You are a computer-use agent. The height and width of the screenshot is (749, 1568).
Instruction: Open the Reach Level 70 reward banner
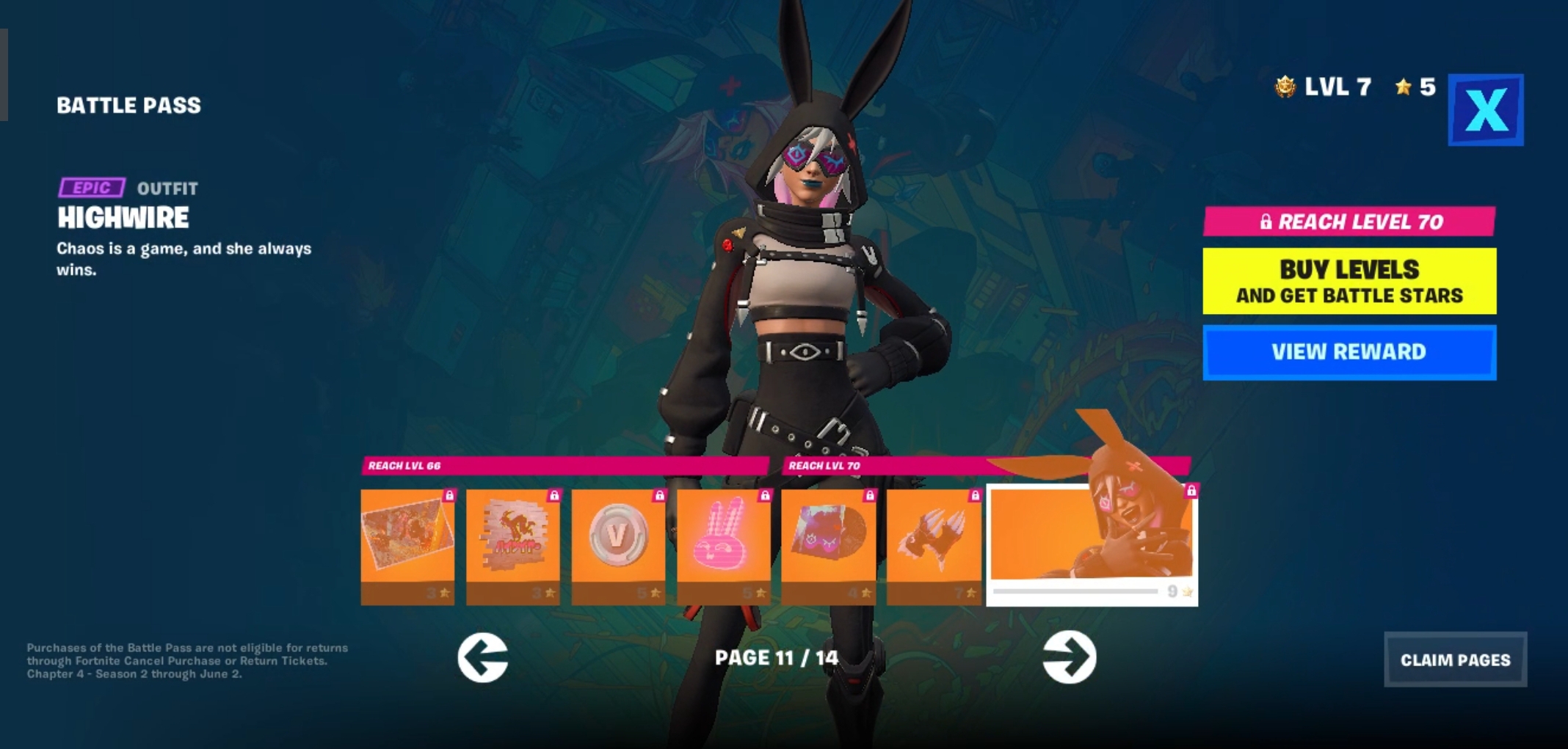tap(1349, 220)
